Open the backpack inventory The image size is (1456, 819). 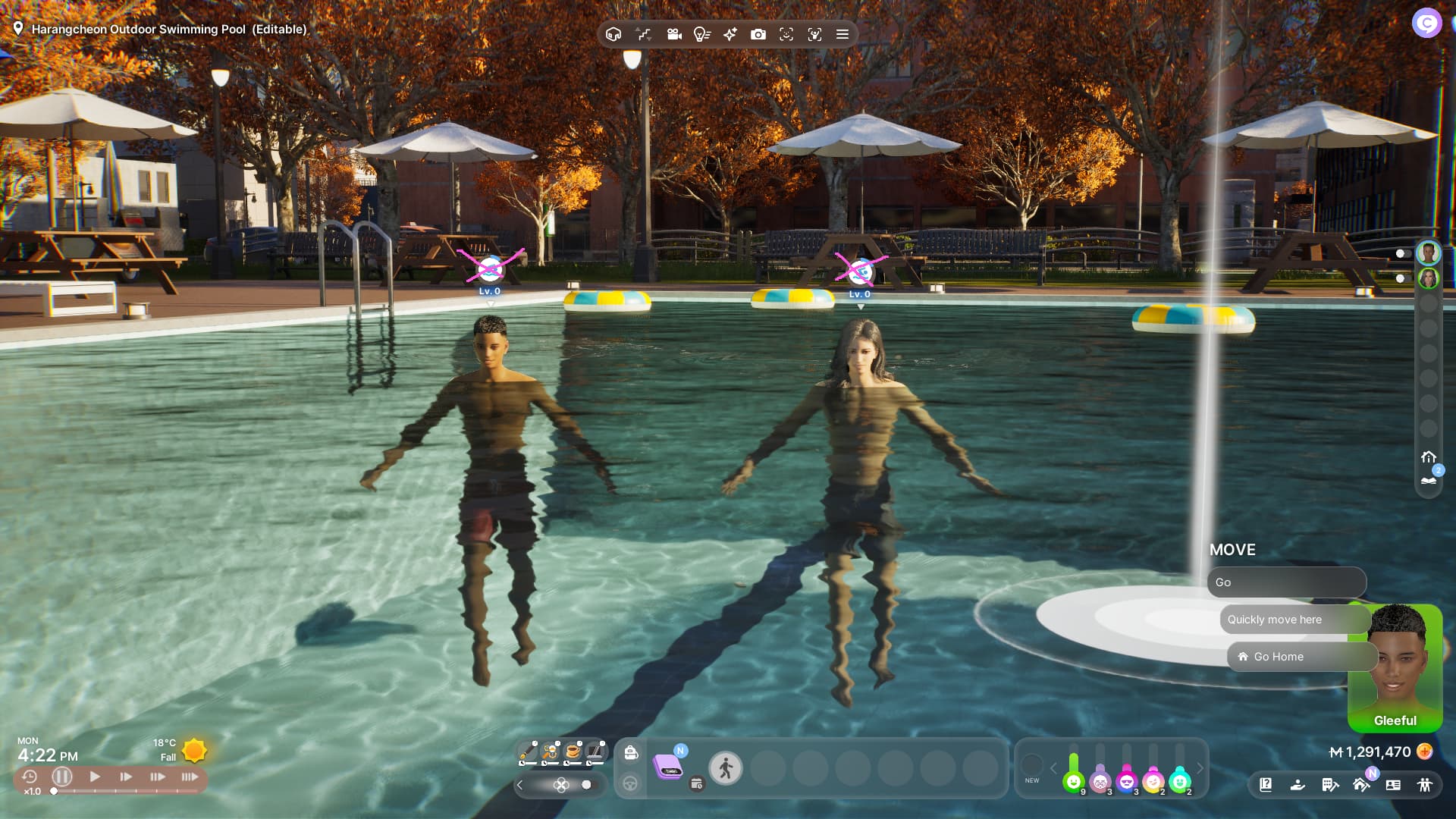(x=631, y=752)
